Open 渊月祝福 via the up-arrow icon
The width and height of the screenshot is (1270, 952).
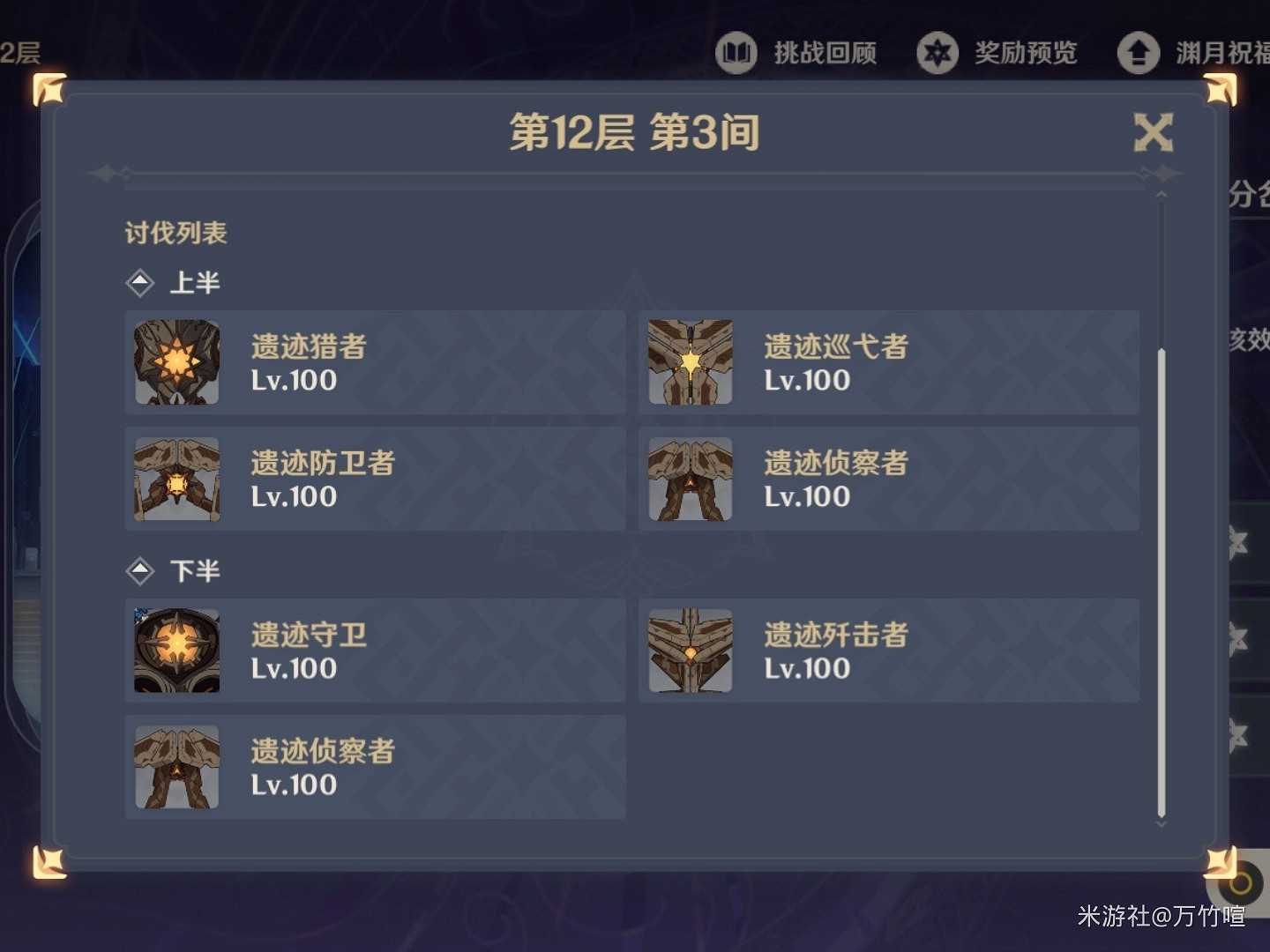click(x=1138, y=53)
